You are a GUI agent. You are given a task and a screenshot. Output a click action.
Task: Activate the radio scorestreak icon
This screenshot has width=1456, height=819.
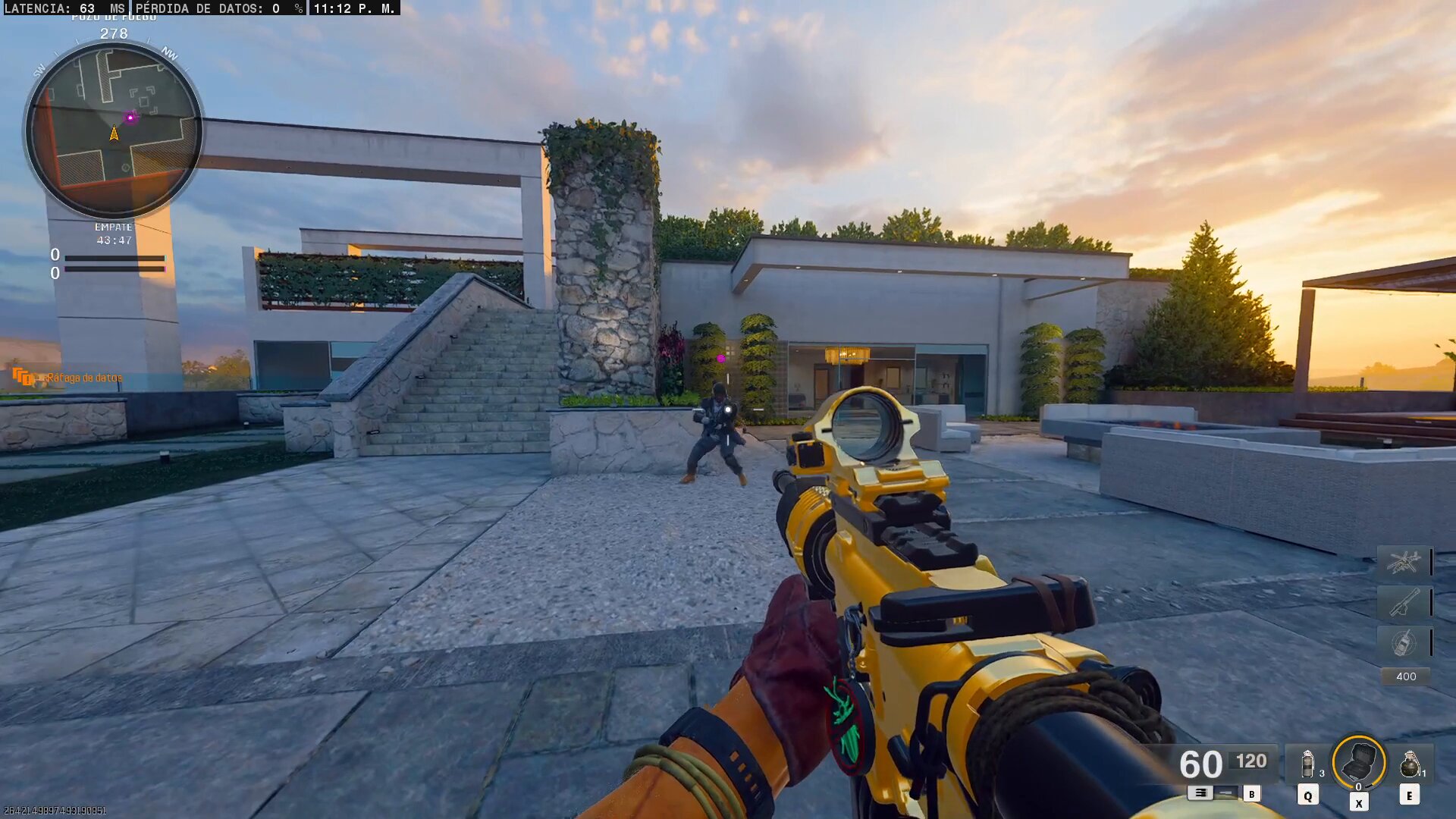(1404, 643)
